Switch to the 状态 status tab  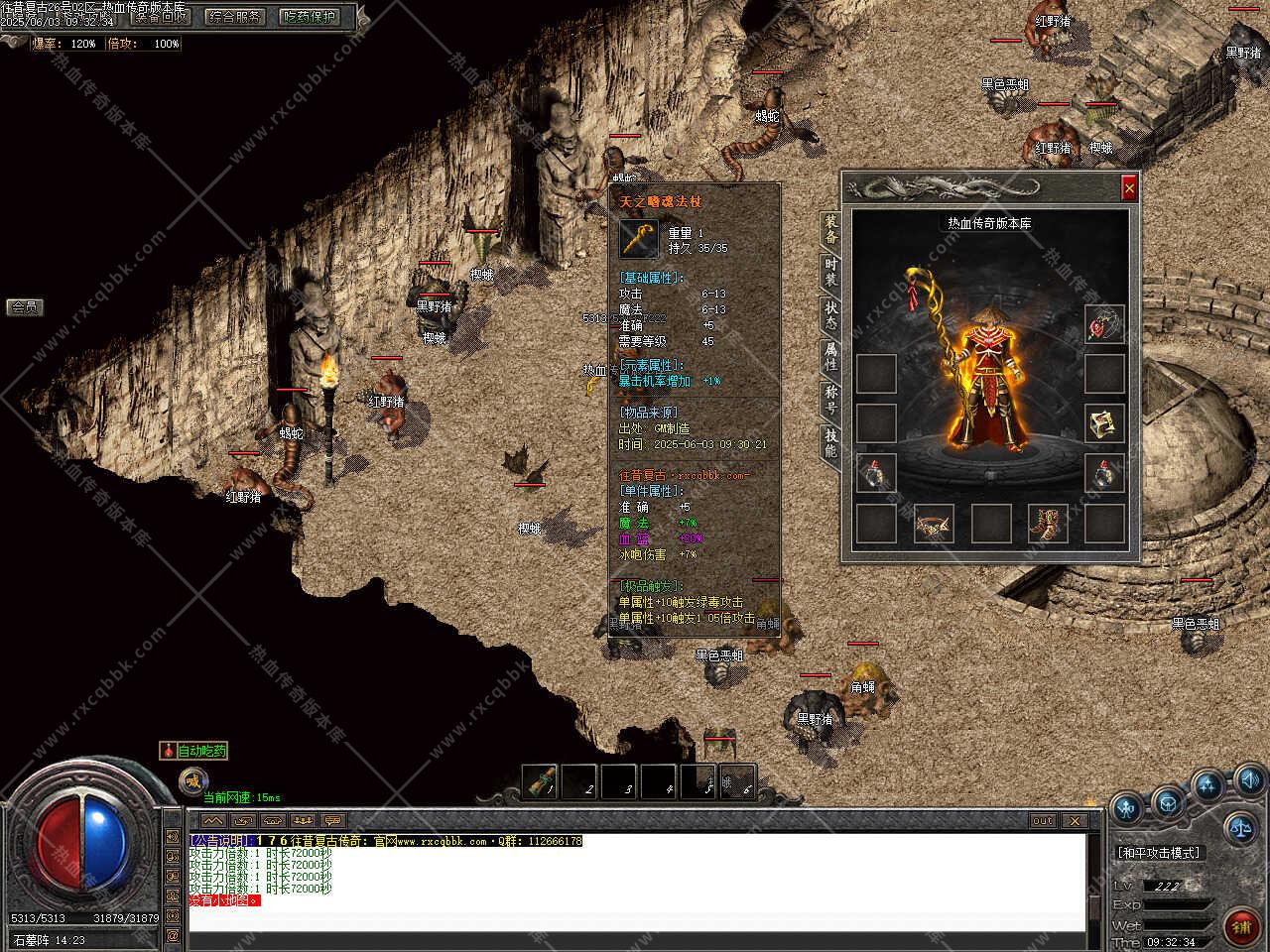[830, 313]
